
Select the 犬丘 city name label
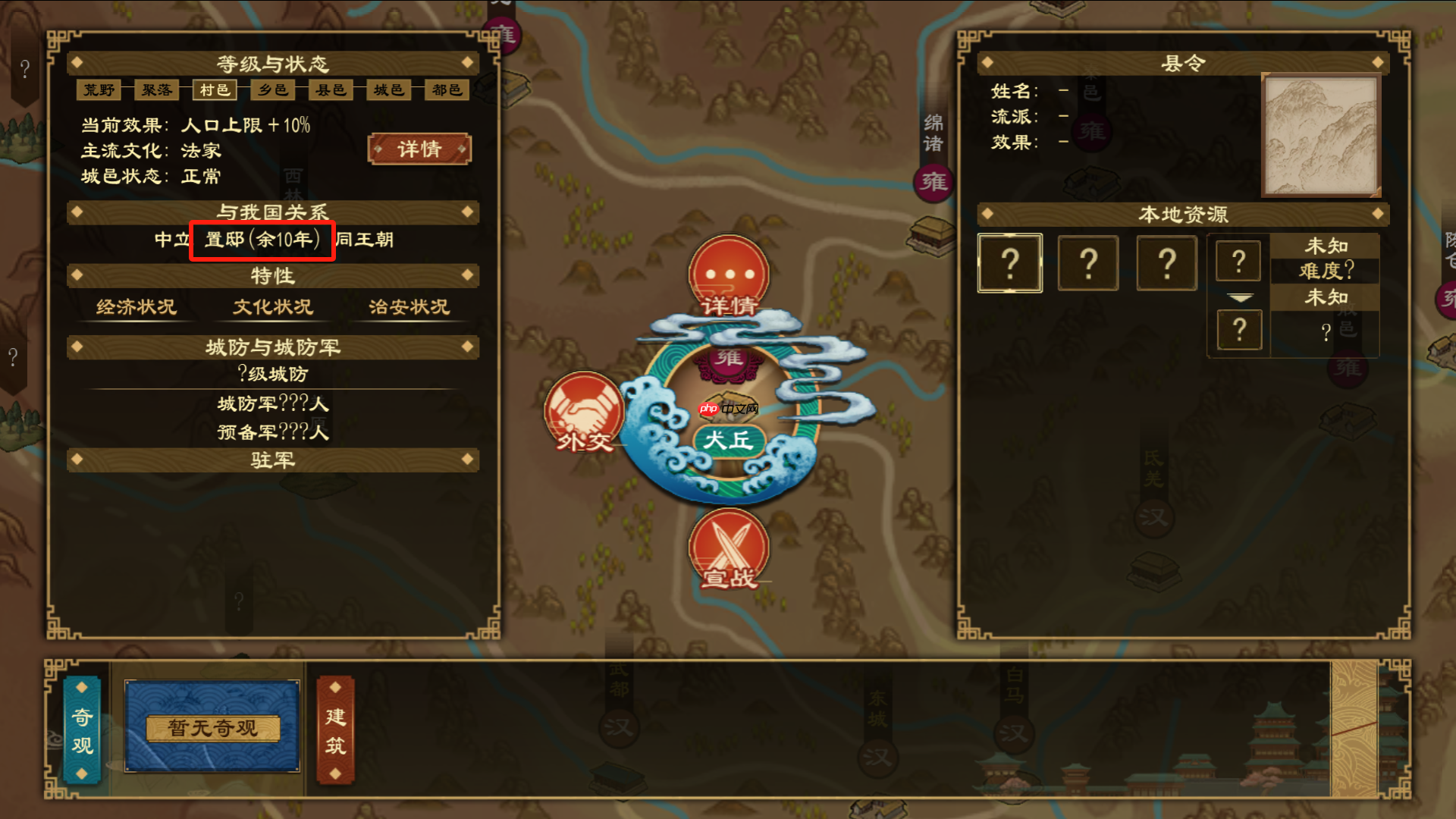(x=727, y=440)
